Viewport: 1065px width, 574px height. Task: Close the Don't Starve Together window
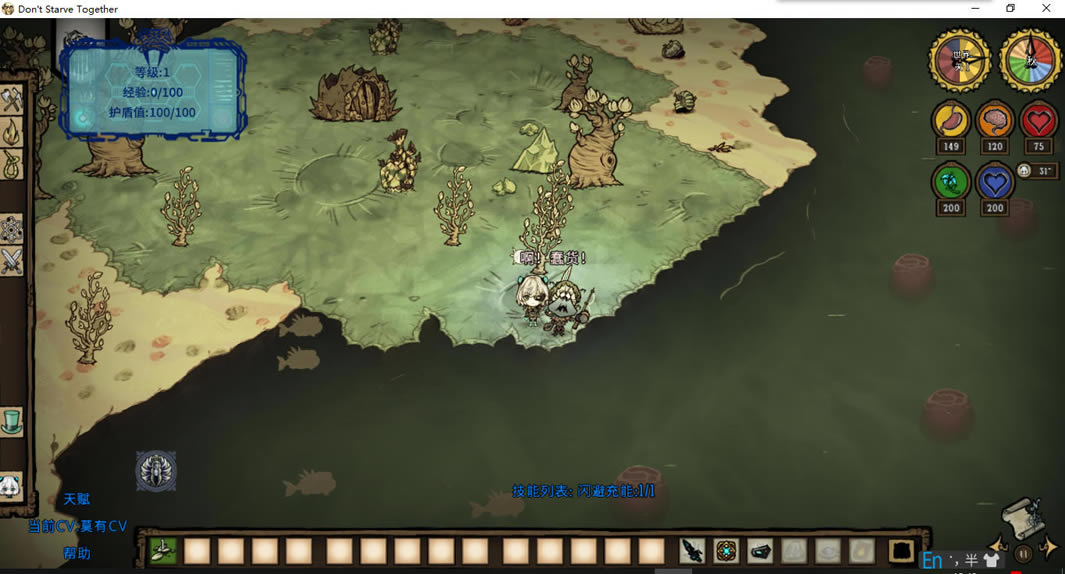(x=1046, y=9)
